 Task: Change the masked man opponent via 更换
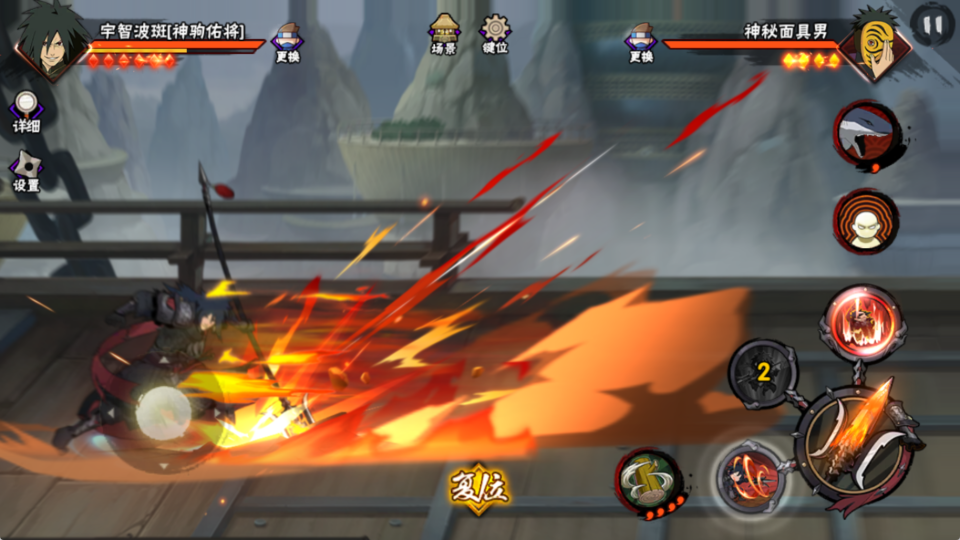(x=640, y=42)
